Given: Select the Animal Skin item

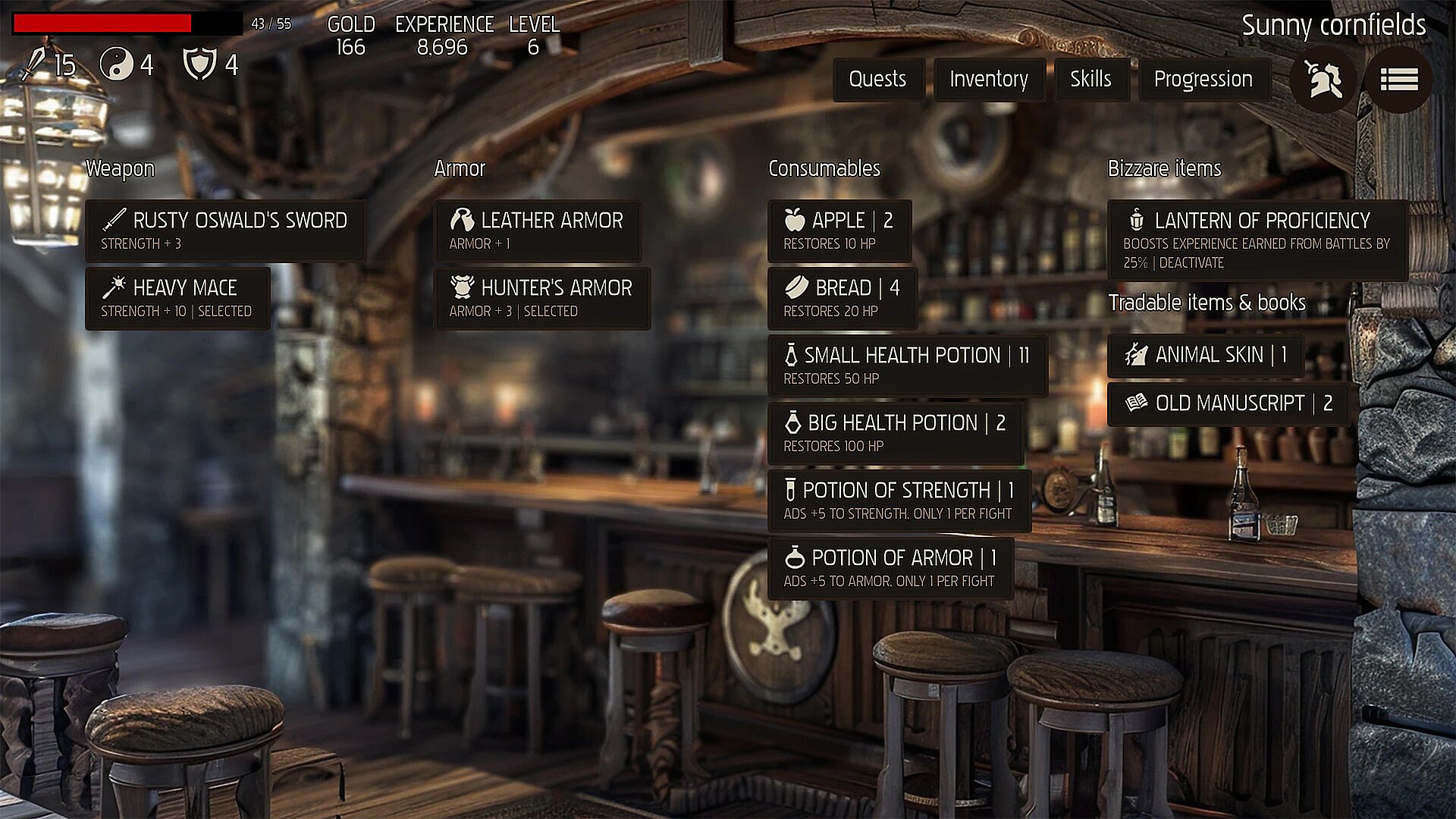Looking at the screenshot, I should (1205, 355).
